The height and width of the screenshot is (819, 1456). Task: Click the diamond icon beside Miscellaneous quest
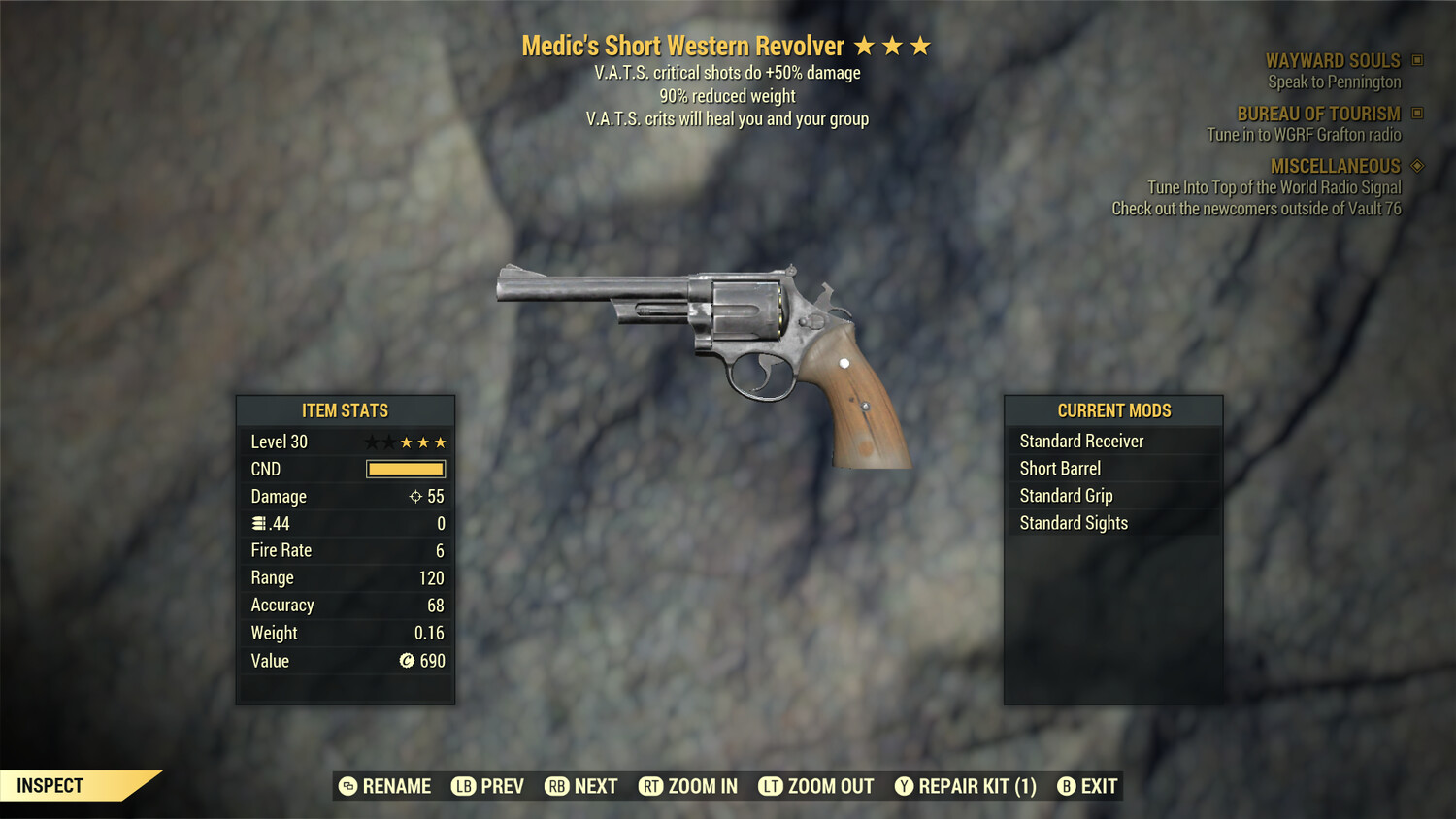click(x=1416, y=165)
